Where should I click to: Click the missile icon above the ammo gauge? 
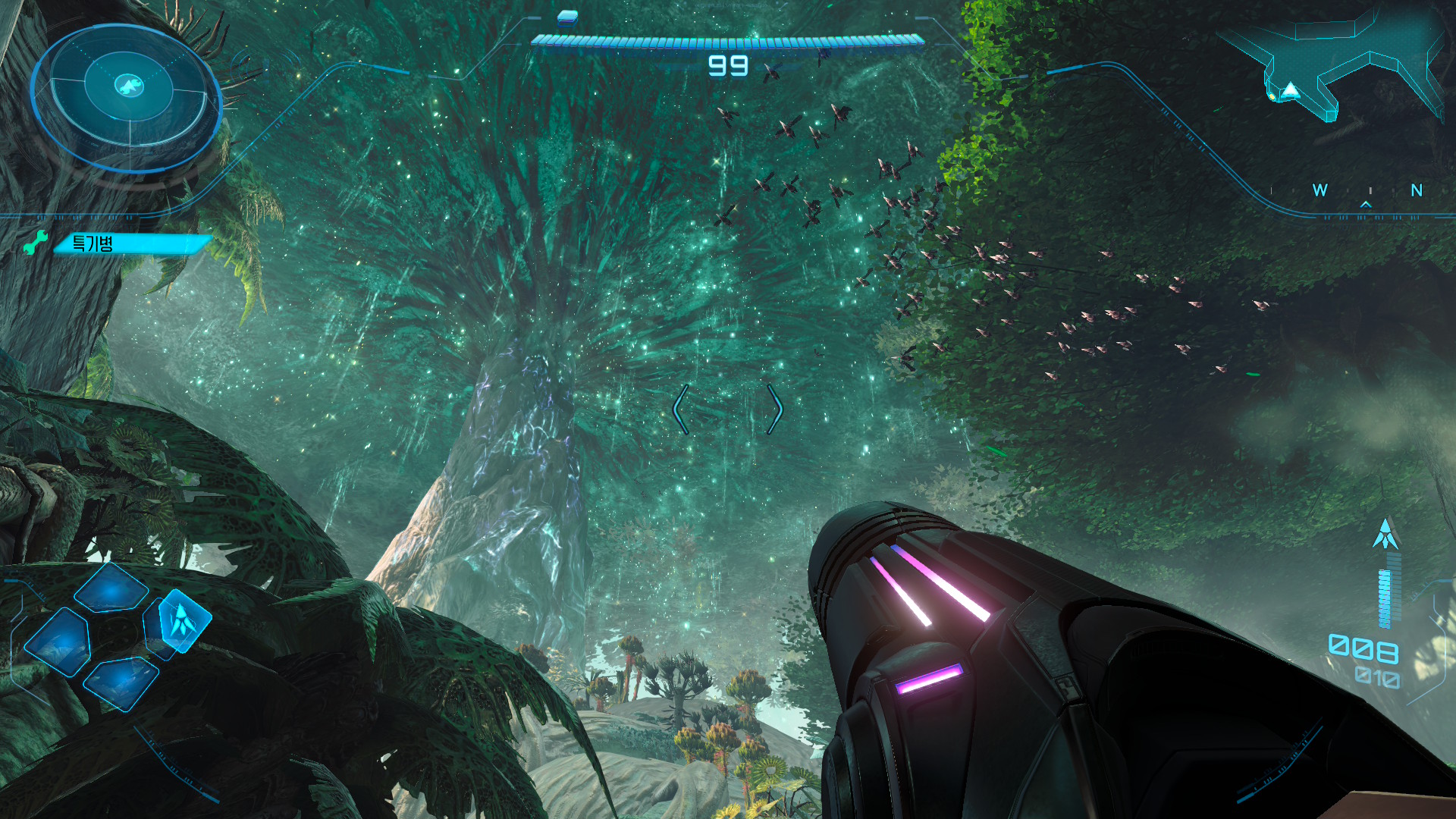point(1385,534)
